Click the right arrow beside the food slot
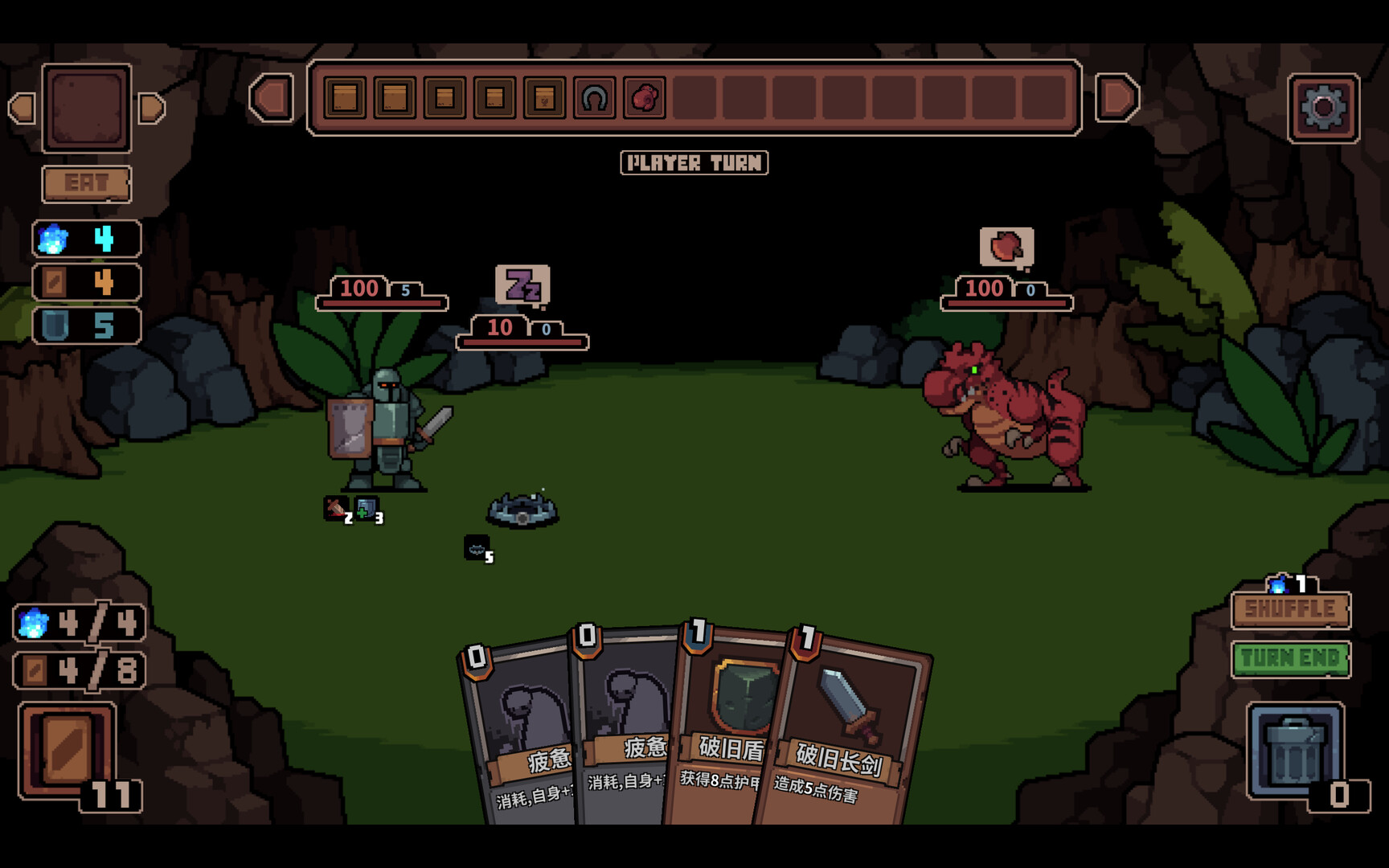This screenshot has width=1389, height=868. point(151,108)
